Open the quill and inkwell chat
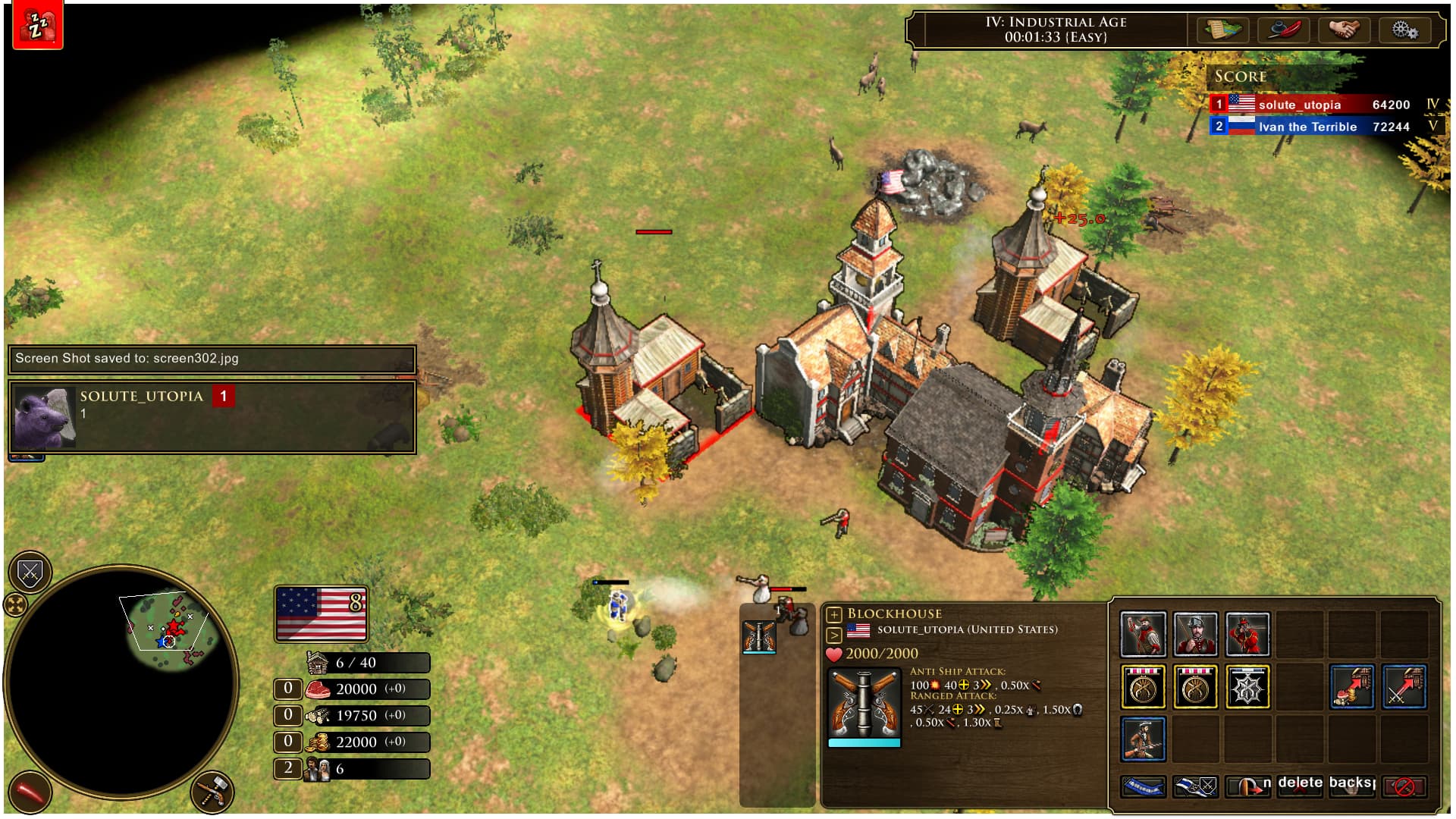Image resolution: width=1456 pixels, height=819 pixels. tap(1283, 30)
